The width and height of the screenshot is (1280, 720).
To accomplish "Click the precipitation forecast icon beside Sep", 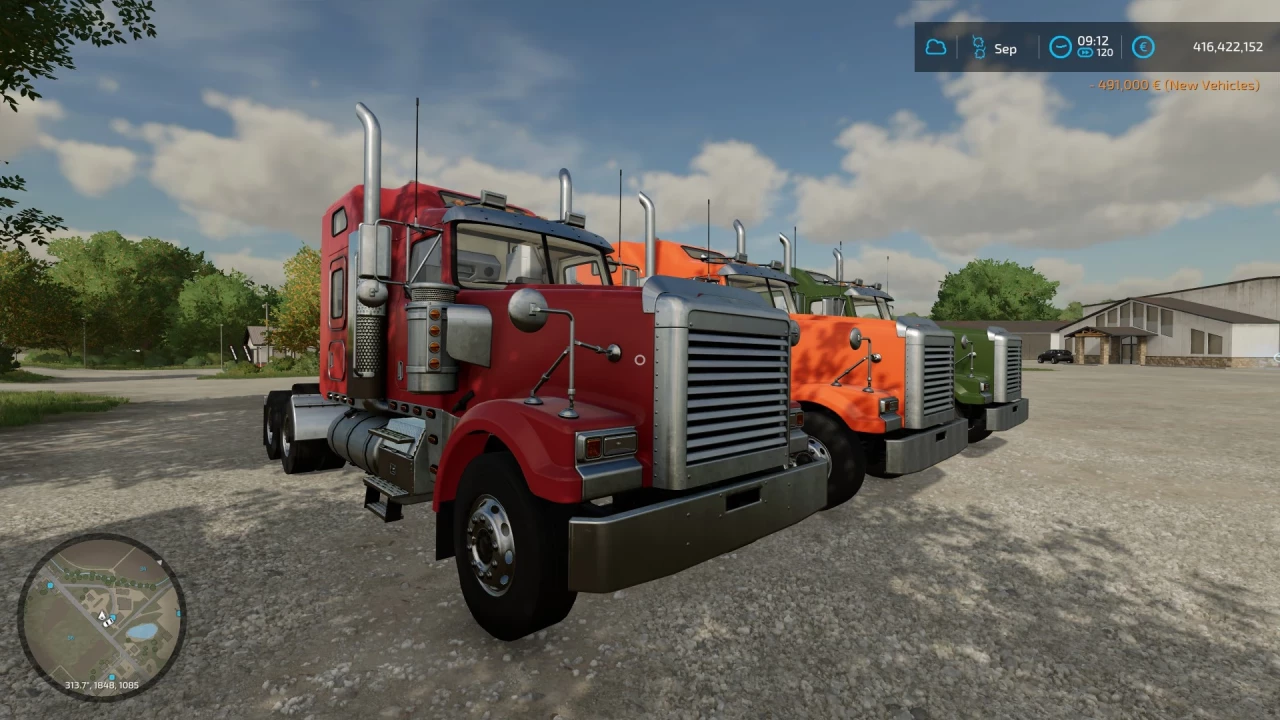I will click(979, 47).
